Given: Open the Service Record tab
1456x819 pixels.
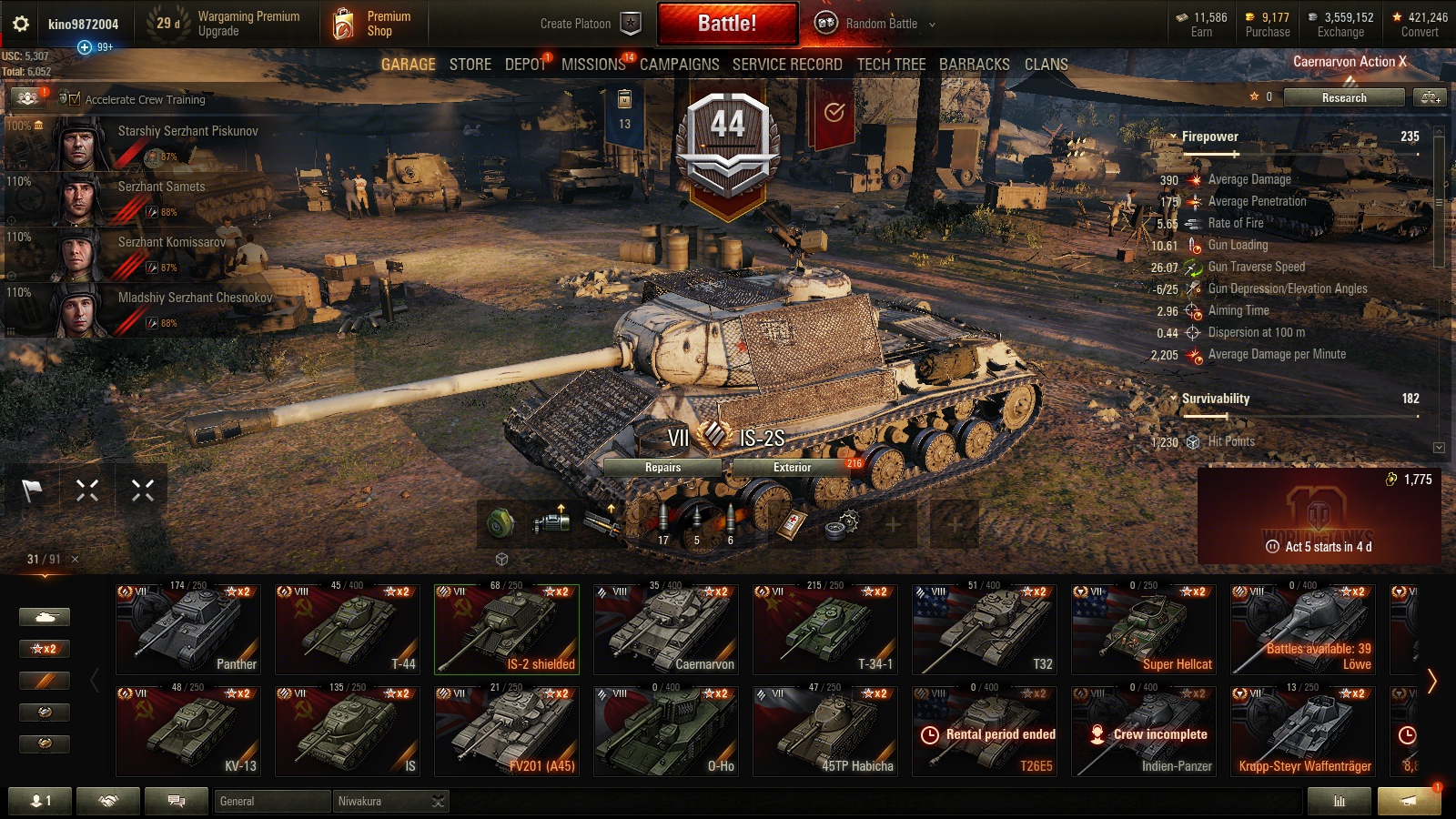Looking at the screenshot, I should point(787,65).
